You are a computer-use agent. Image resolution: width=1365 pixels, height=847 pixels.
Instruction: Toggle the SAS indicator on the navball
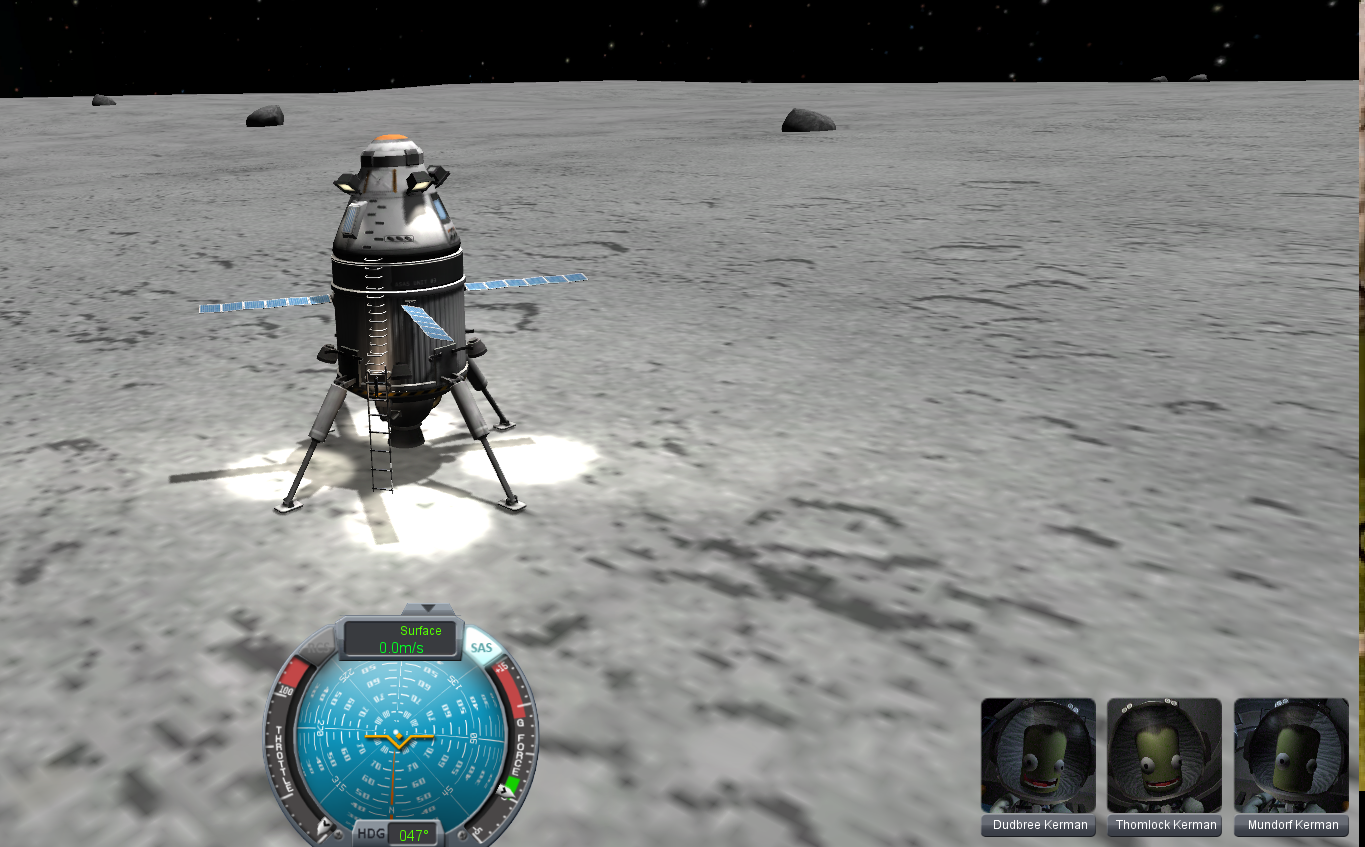(x=482, y=648)
